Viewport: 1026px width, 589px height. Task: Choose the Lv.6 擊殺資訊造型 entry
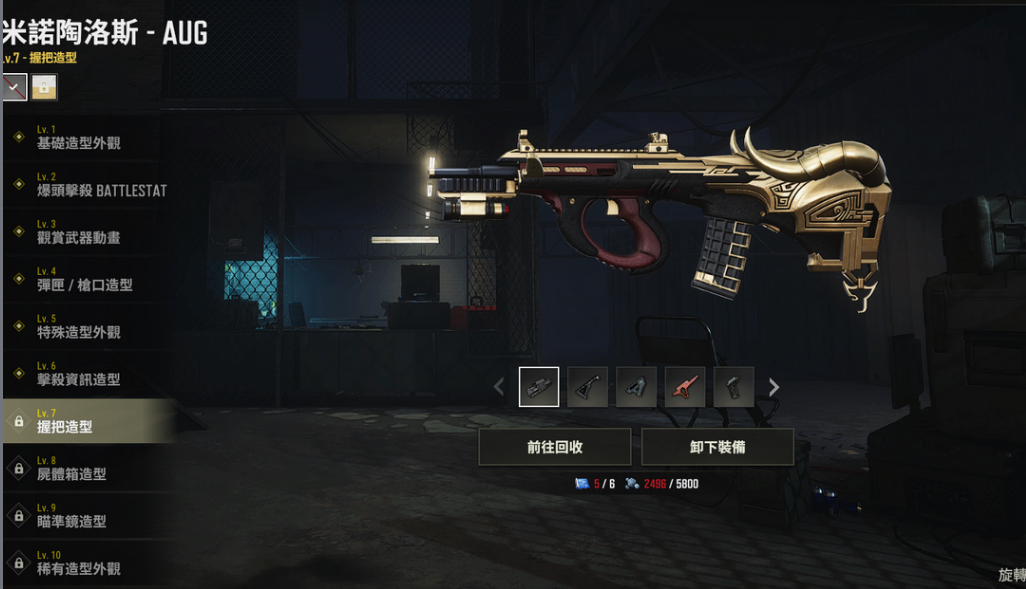pyautogui.click(x=80, y=374)
